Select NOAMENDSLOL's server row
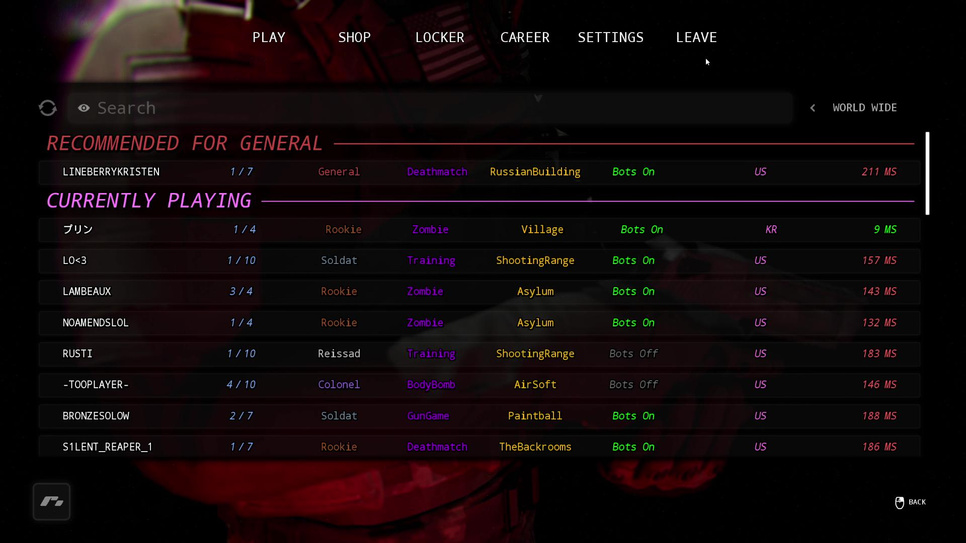This screenshot has height=543, width=966. pyautogui.click(x=479, y=323)
